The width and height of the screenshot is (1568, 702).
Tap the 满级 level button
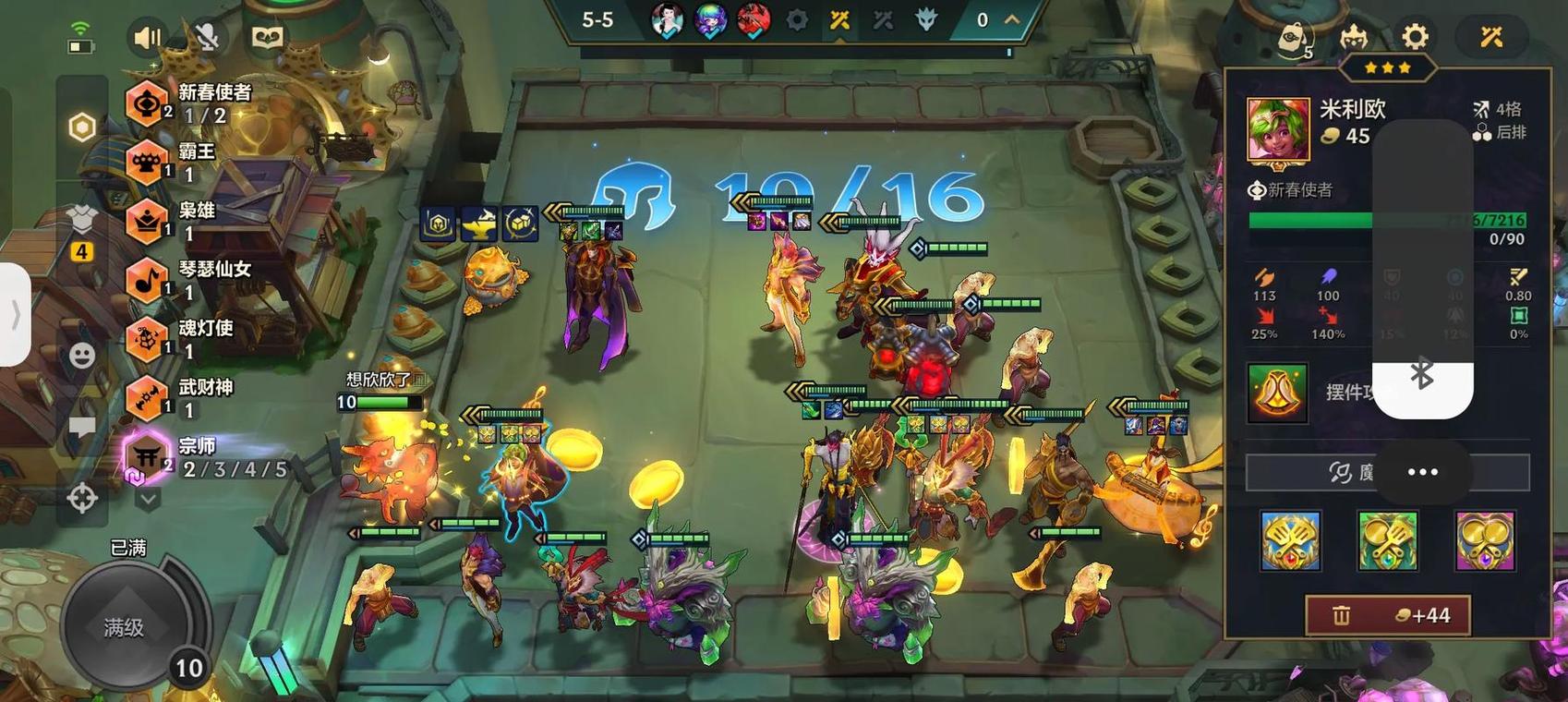[x=126, y=628]
